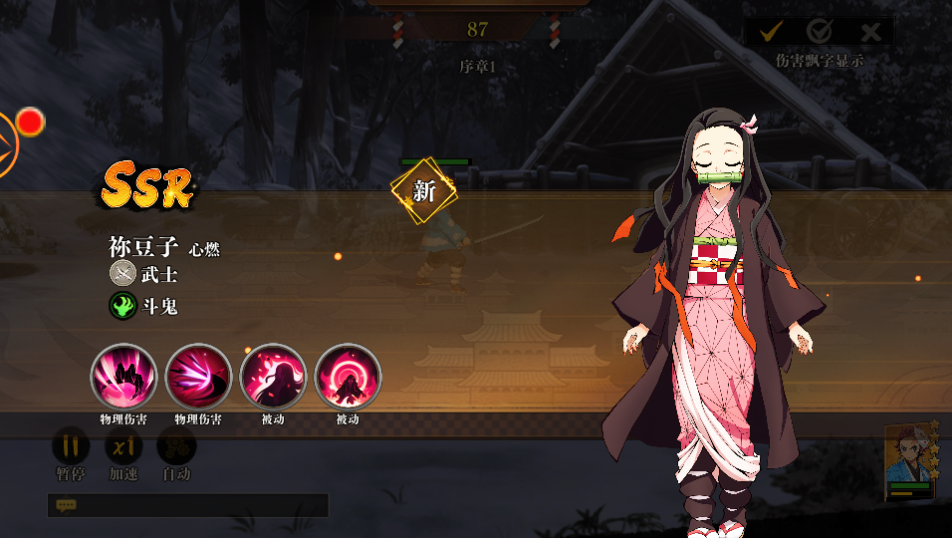This screenshot has height=538, width=952.
Task: Open the chat input bar
Action: click(188, 506)
